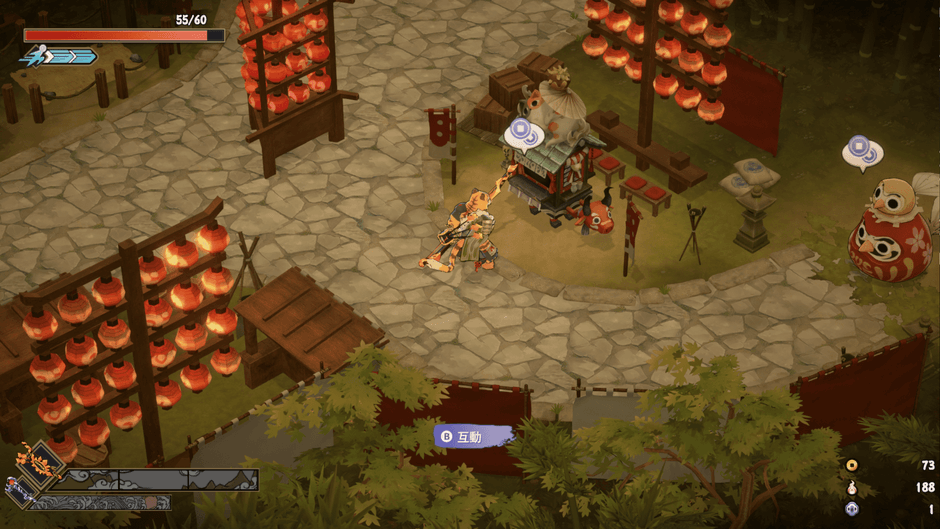Select the orange flame primary weapon slot

pos(41,464)
